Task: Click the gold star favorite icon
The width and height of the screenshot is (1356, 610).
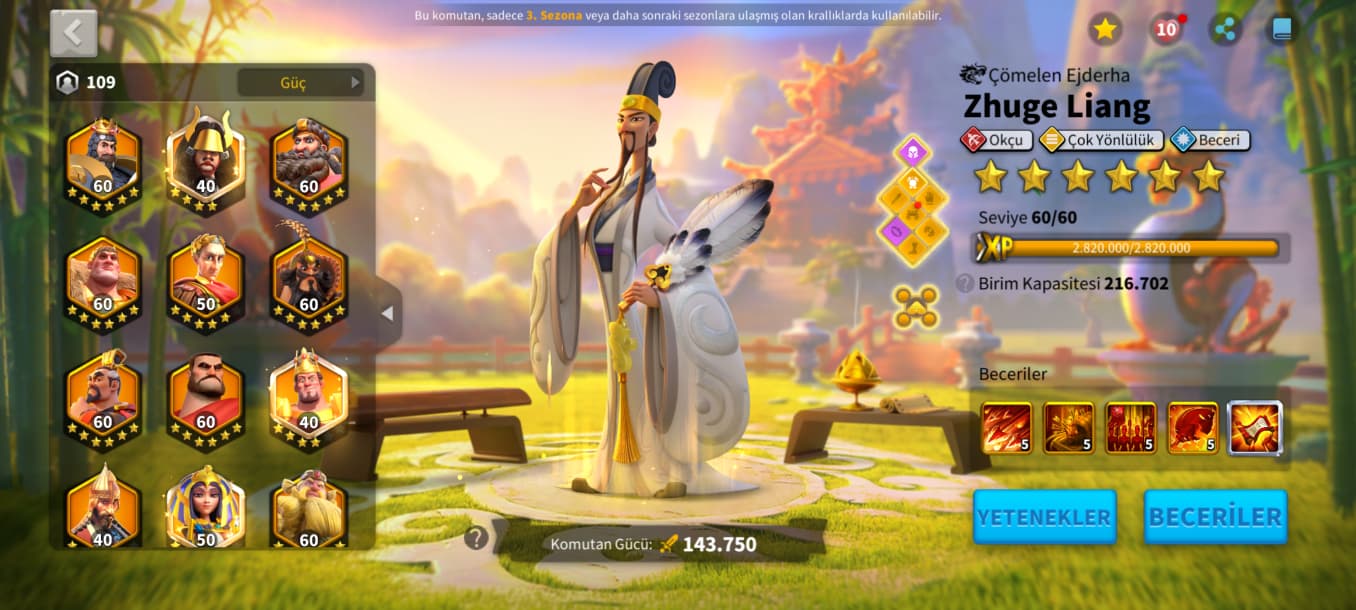Action: pyautogui.click(x=1104, y=29)
